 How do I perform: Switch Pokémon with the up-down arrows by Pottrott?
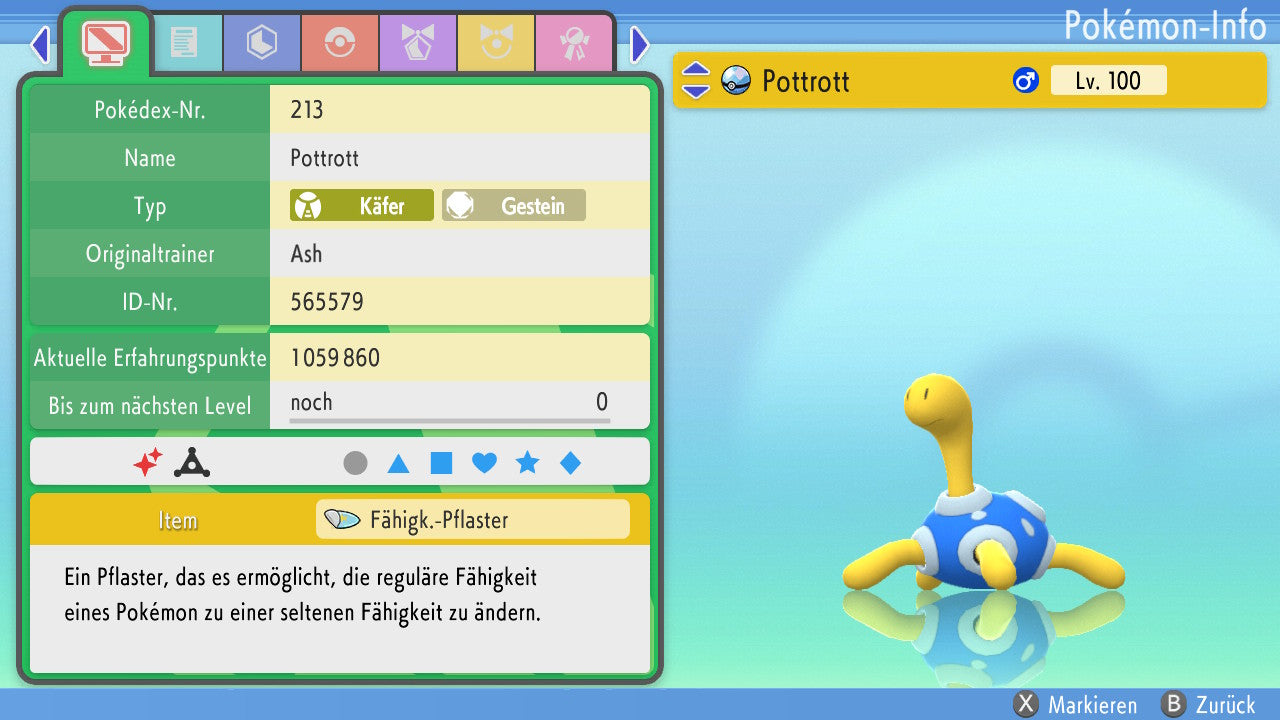coord(696,81)
